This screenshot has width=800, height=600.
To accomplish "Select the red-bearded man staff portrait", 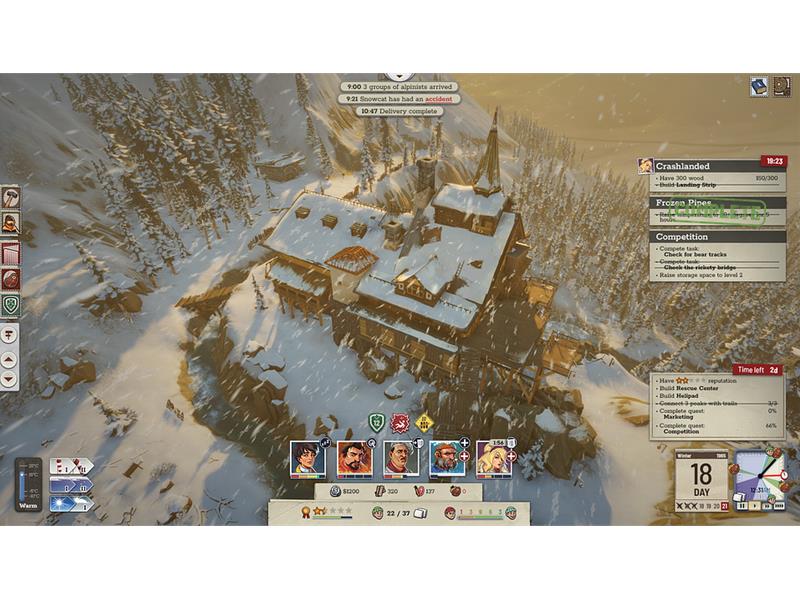I will click(354, 458).
